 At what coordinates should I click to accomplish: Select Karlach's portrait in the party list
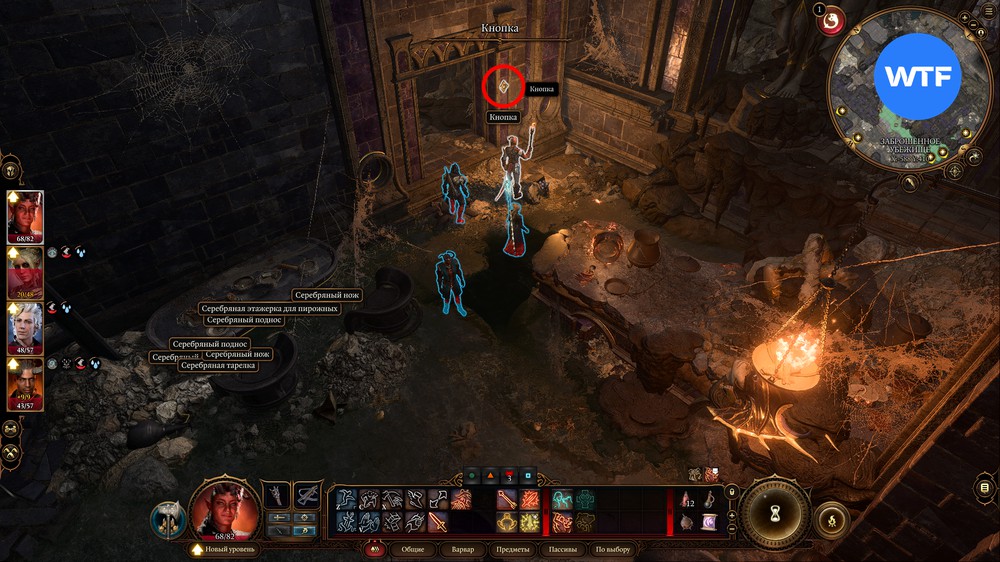26,216
